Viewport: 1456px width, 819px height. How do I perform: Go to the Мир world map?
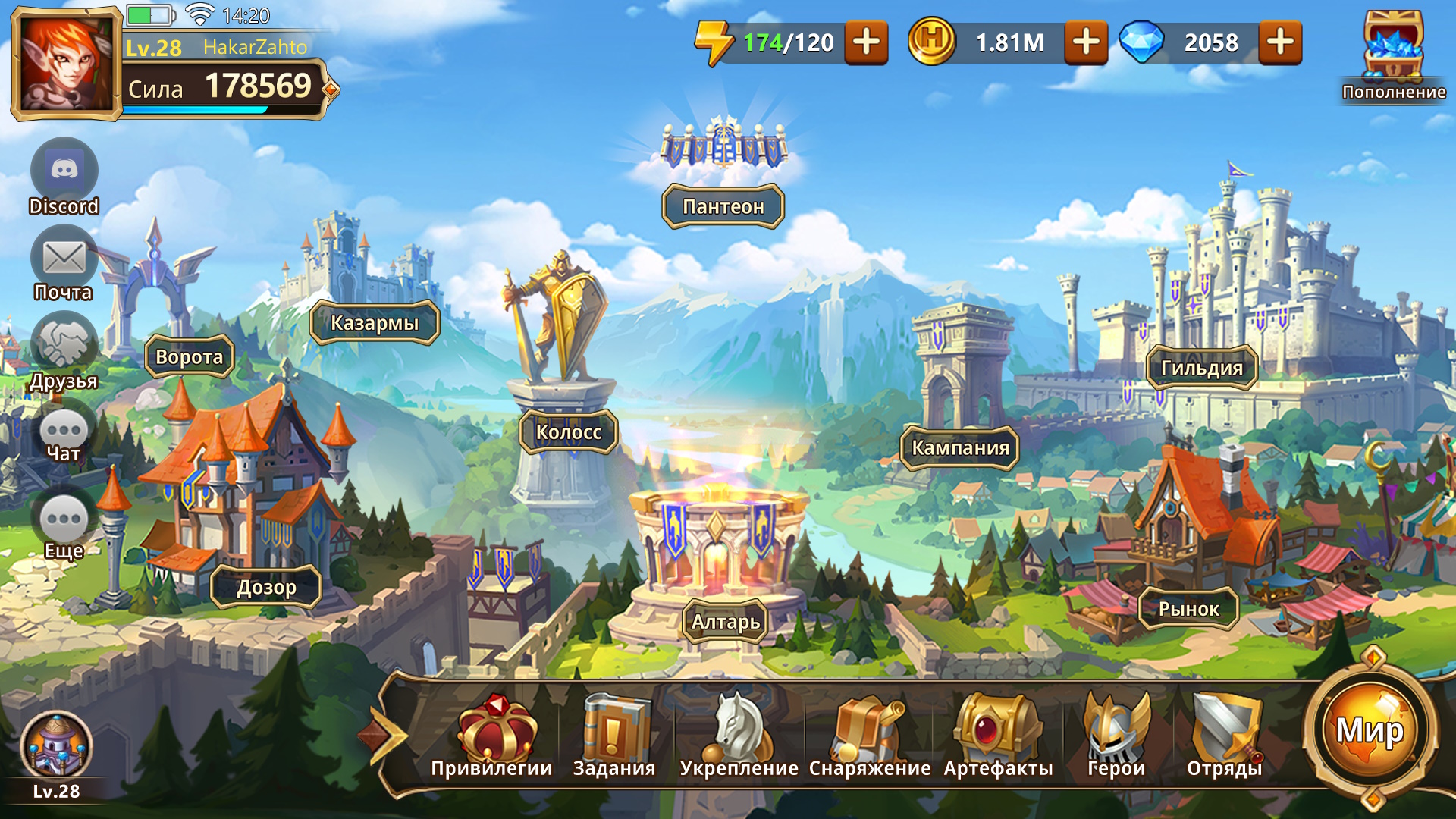(1370, 731)
